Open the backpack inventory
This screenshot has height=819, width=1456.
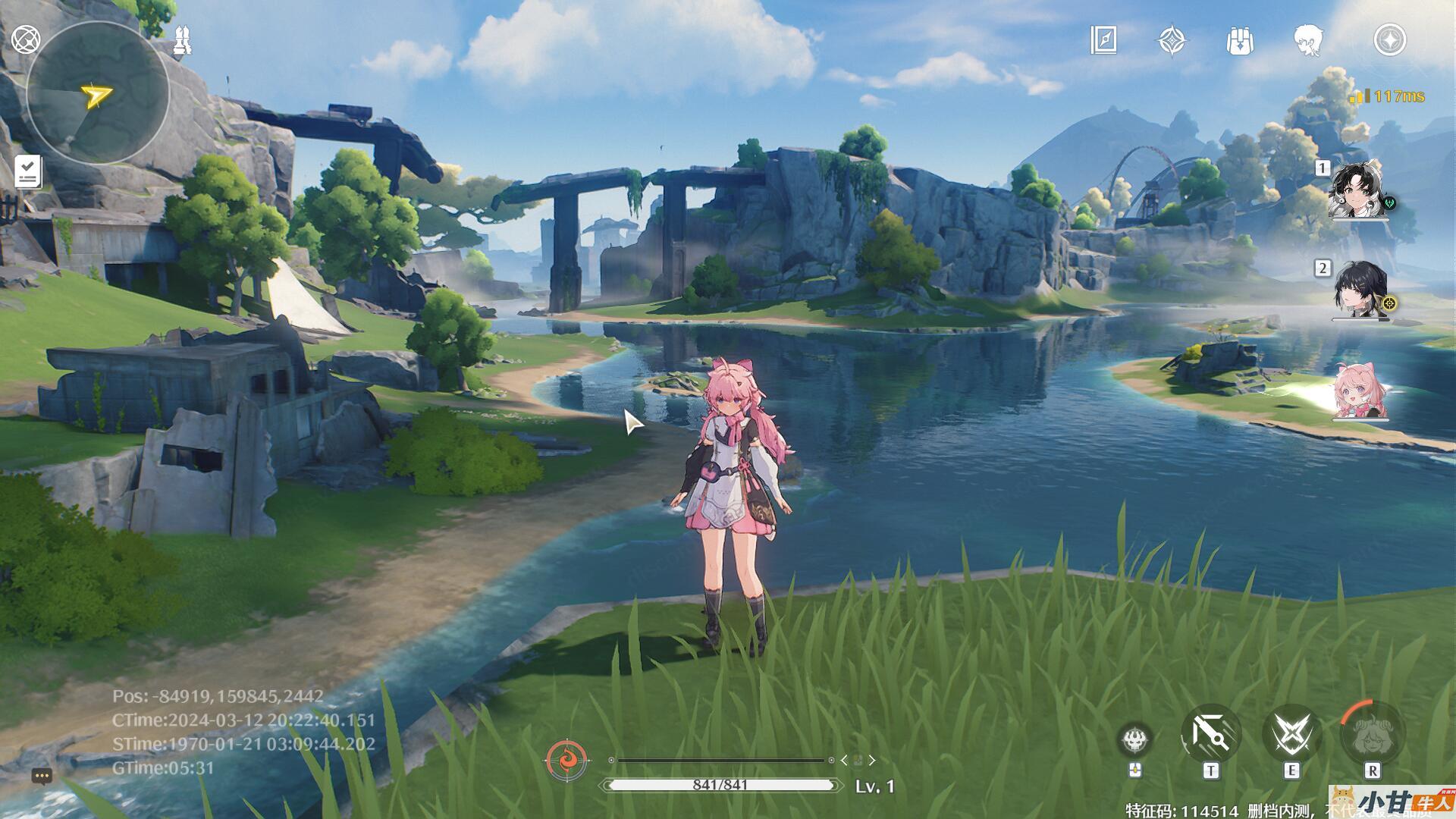(1240, 40)
